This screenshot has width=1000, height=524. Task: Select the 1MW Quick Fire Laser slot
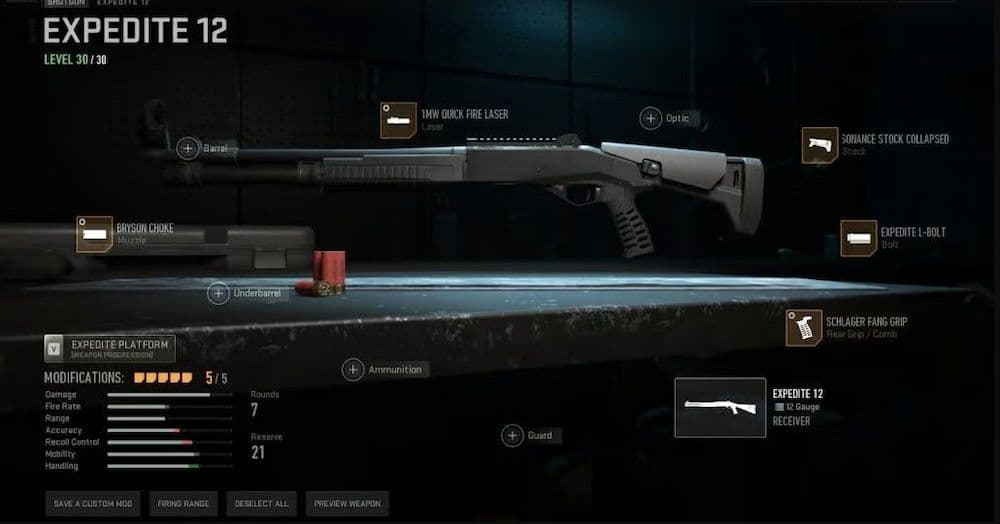[x=398, y=120]
